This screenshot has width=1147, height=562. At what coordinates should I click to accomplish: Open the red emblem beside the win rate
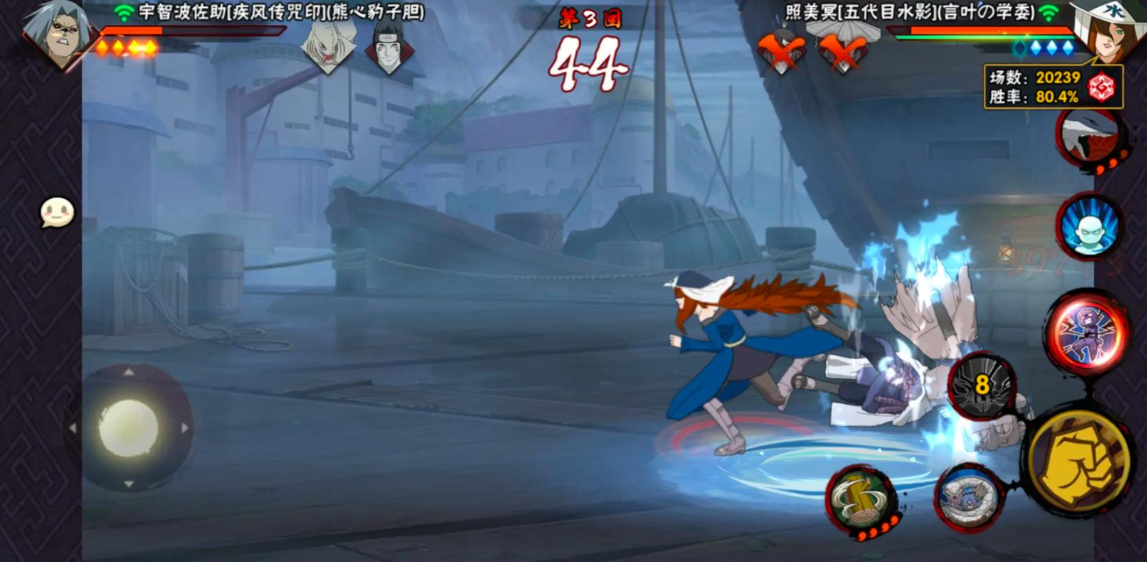pos(1103,86)
